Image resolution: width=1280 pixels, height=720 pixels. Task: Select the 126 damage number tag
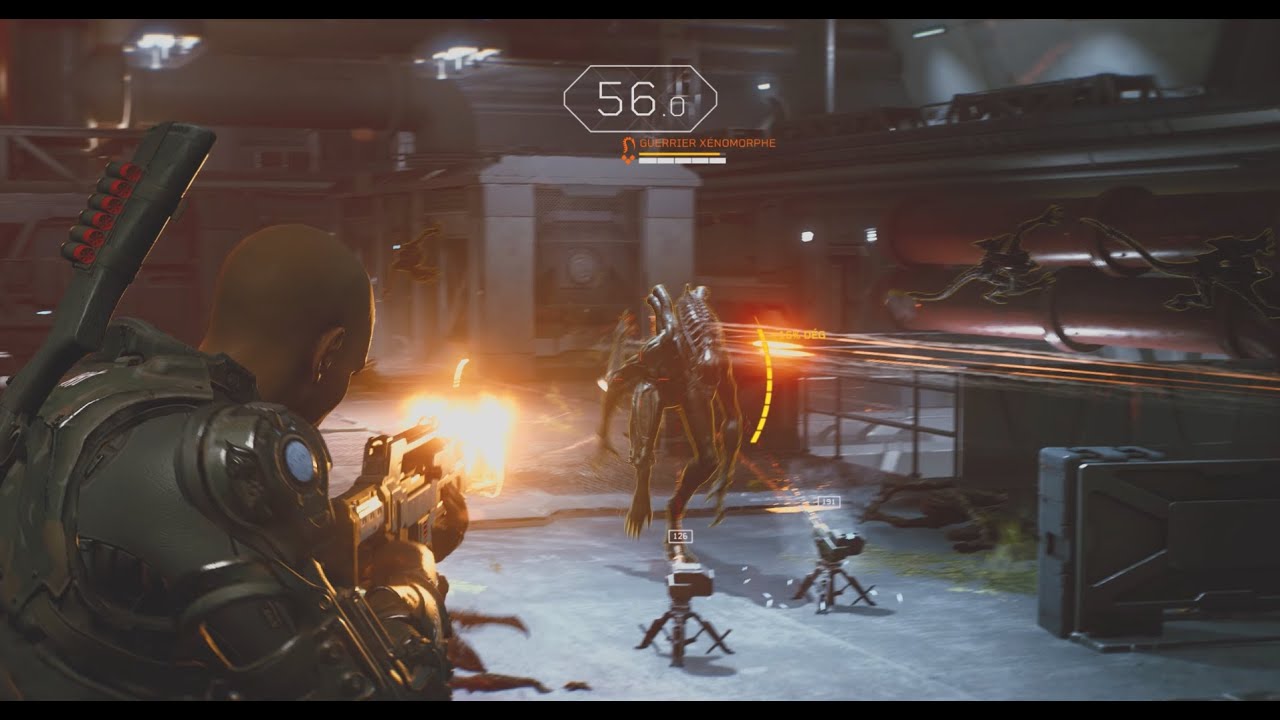(x=680, y=536)
